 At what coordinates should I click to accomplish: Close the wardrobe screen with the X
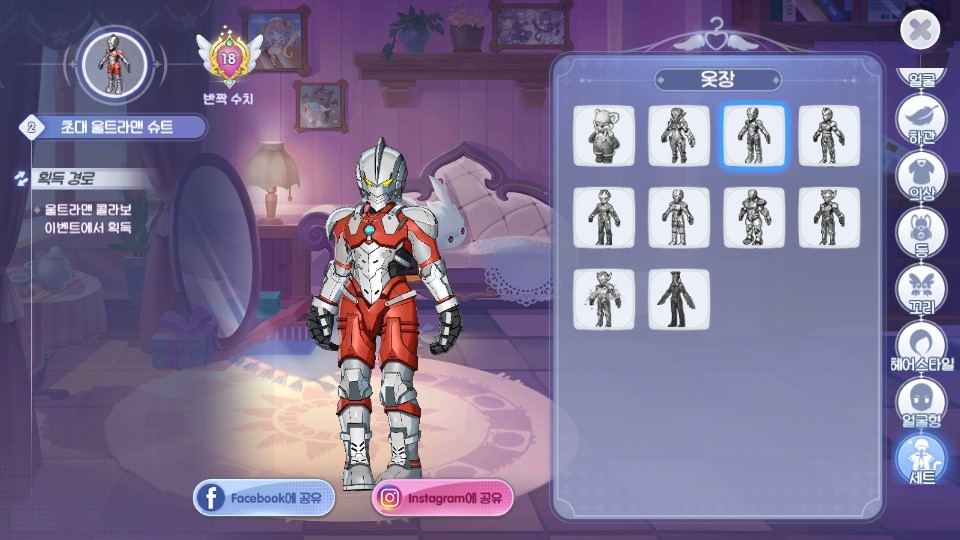[x=920, y=31]
